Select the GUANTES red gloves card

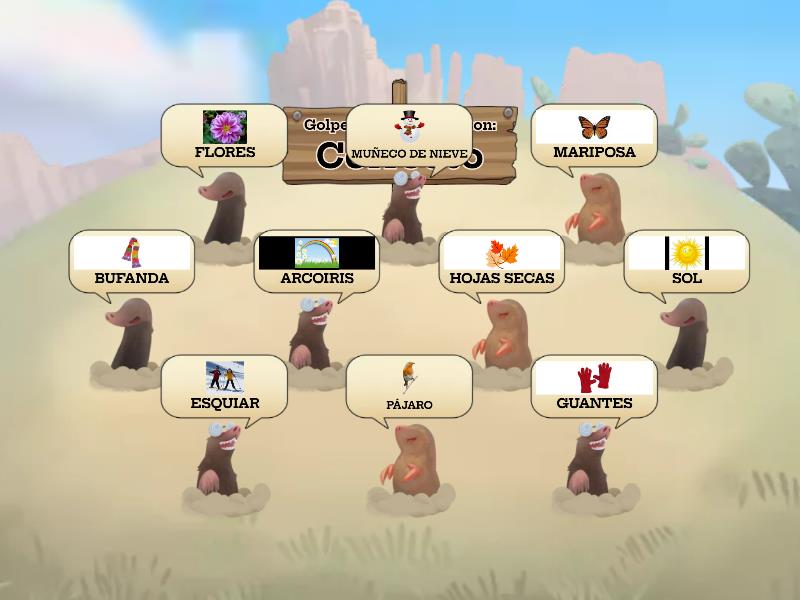594,387
